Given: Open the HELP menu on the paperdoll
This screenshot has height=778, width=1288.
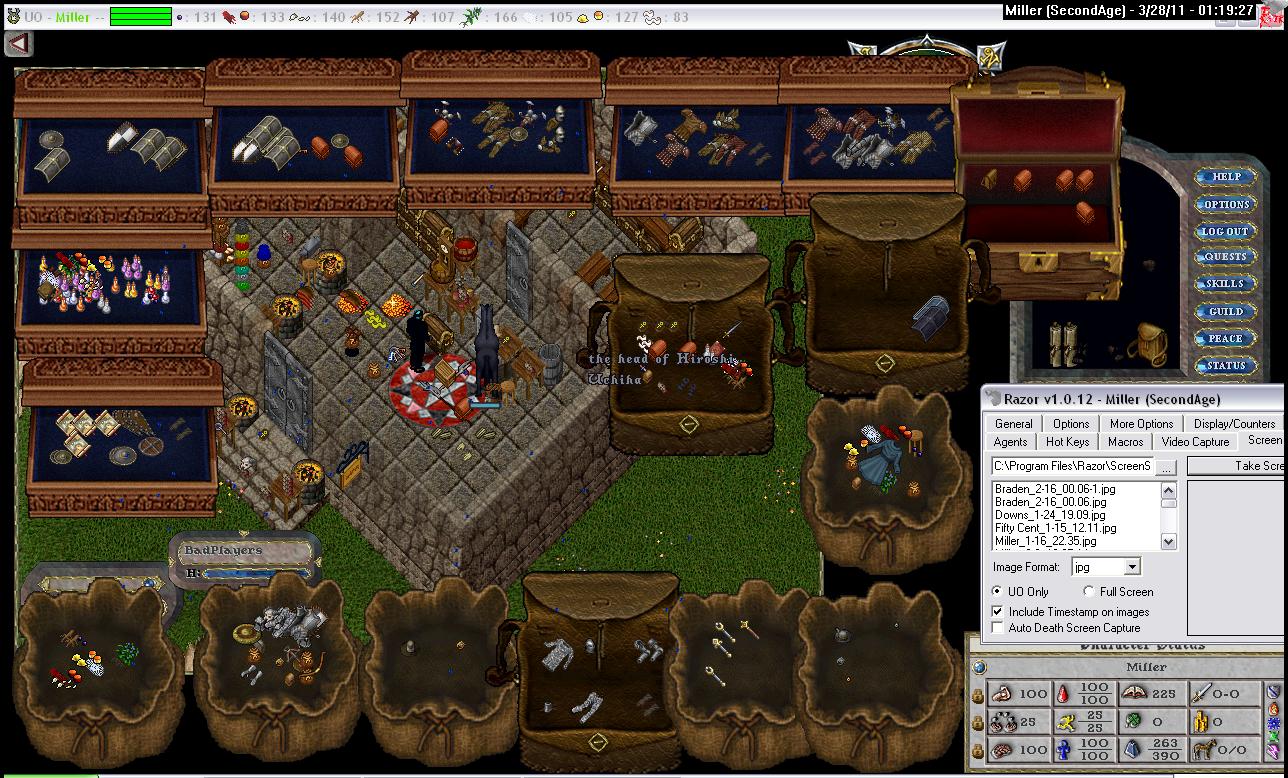Looking at the screenshot, I should pyautogui.click(x=1226, y=177).
